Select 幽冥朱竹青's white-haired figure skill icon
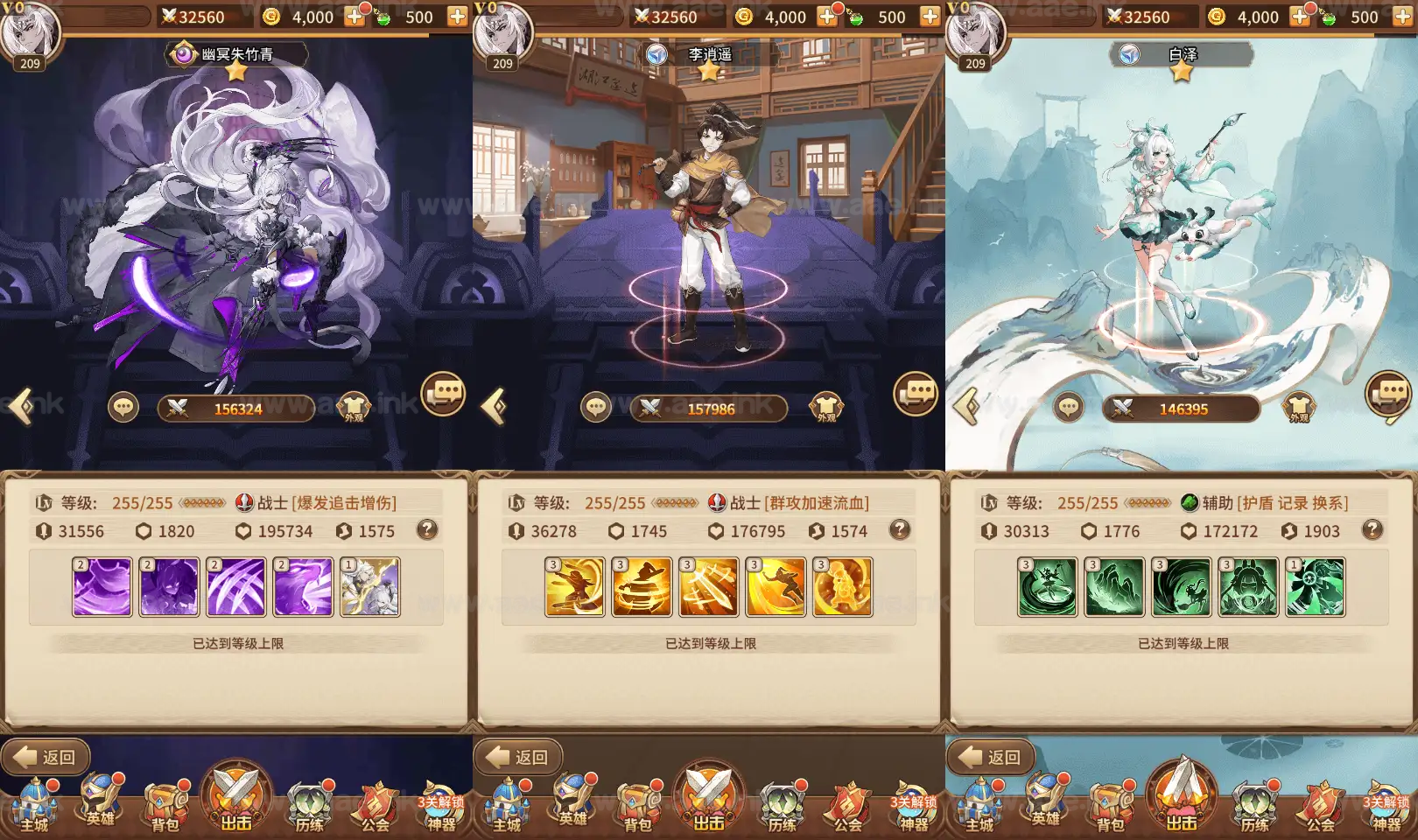Image resolution: width=1418 pixels, height=840 pixels. (x=370, y=587)
